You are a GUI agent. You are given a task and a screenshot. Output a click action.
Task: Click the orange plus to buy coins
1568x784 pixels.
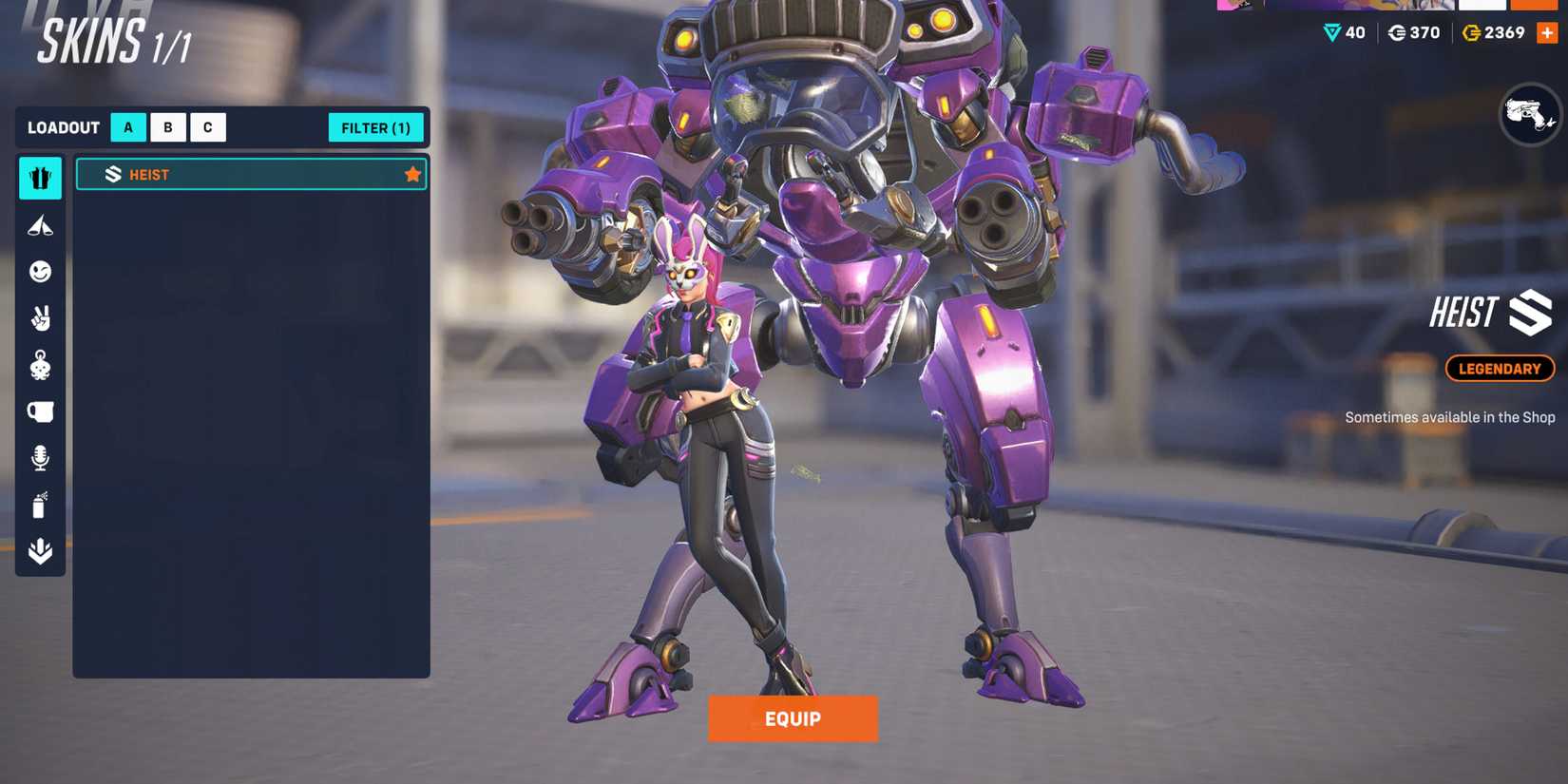tap(1546, 31)
